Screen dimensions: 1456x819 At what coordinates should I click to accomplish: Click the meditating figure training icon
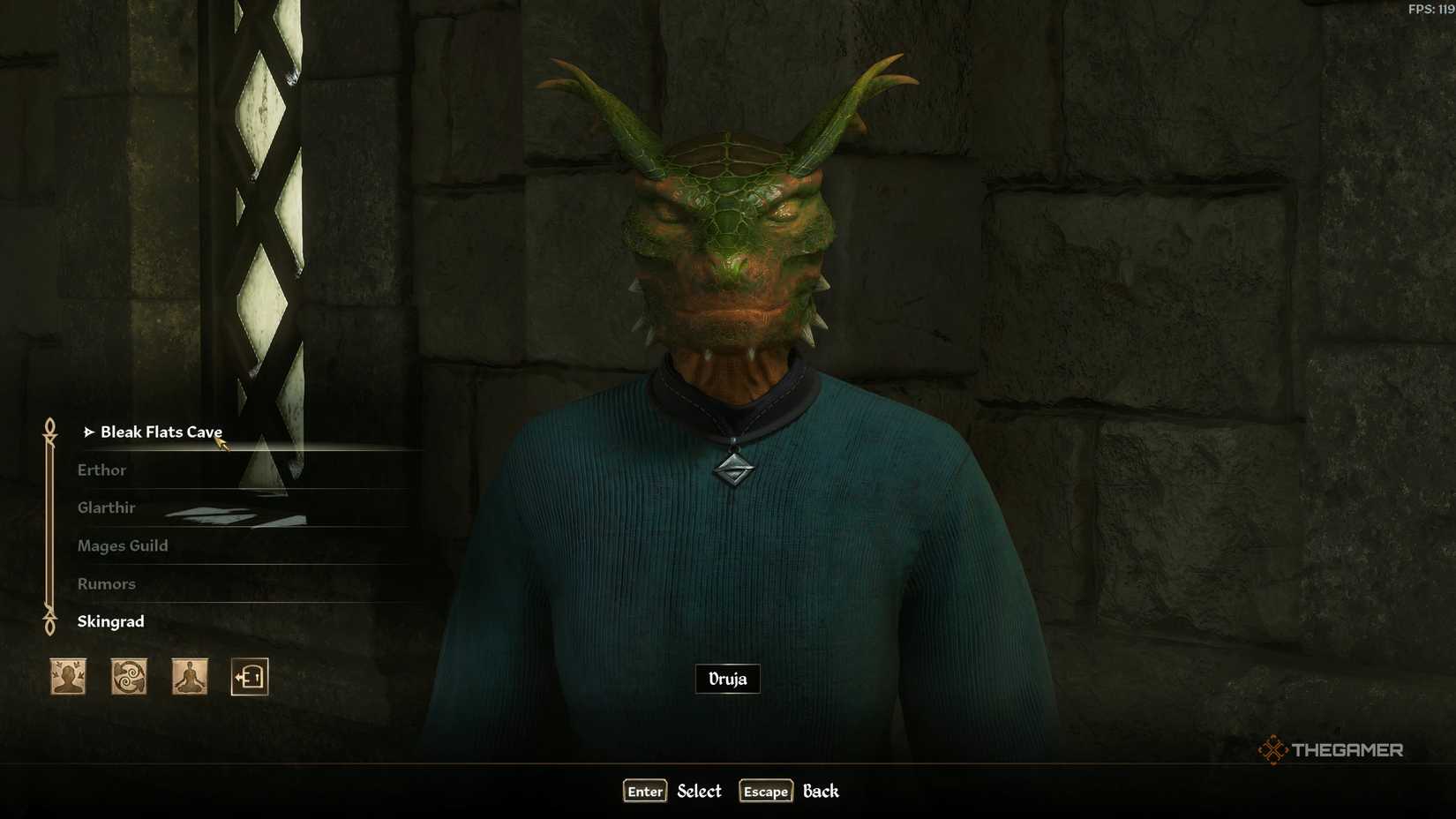[188, 676]
